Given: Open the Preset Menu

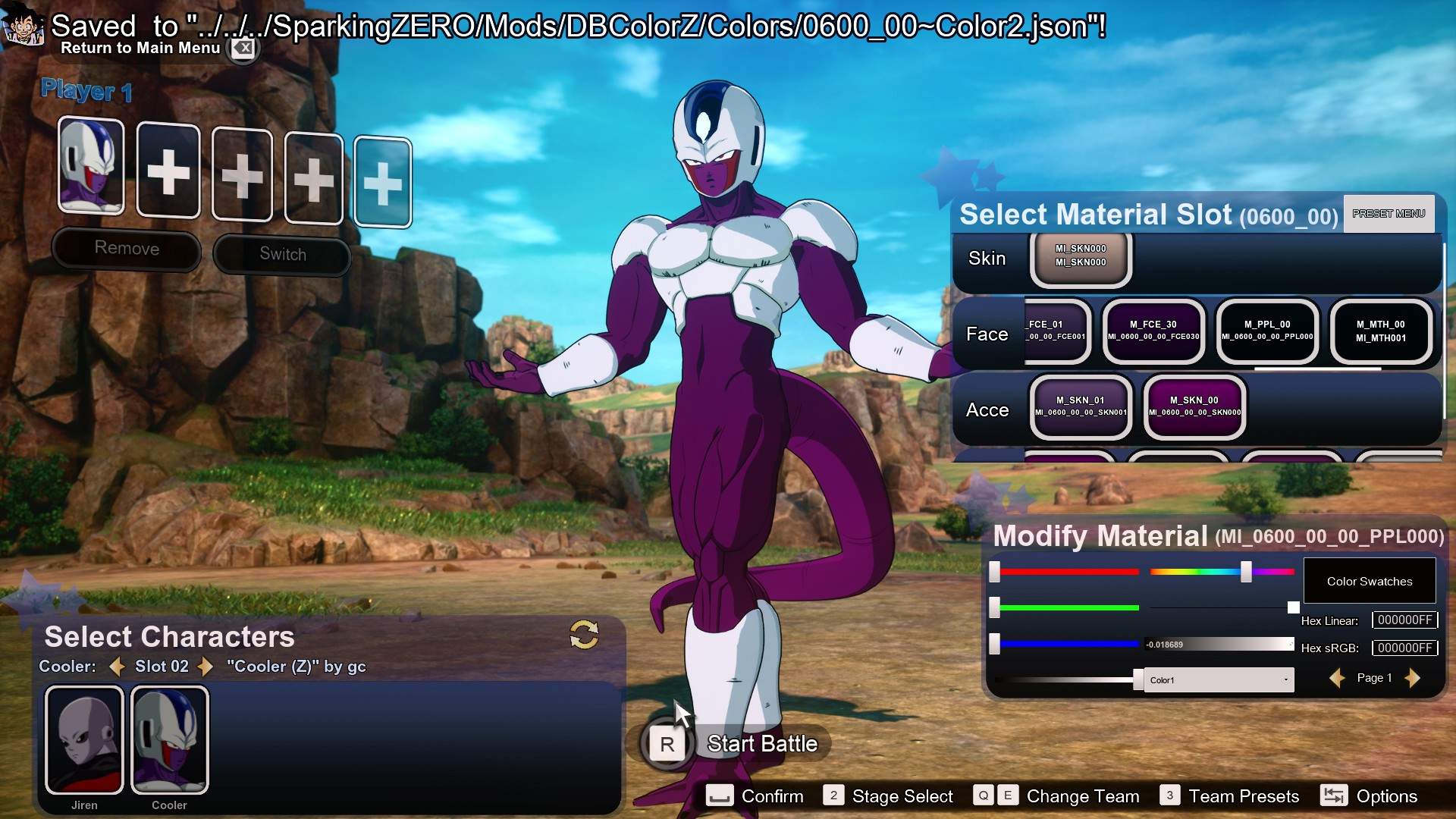Looking at the screenshot, I should [1388, 214].
